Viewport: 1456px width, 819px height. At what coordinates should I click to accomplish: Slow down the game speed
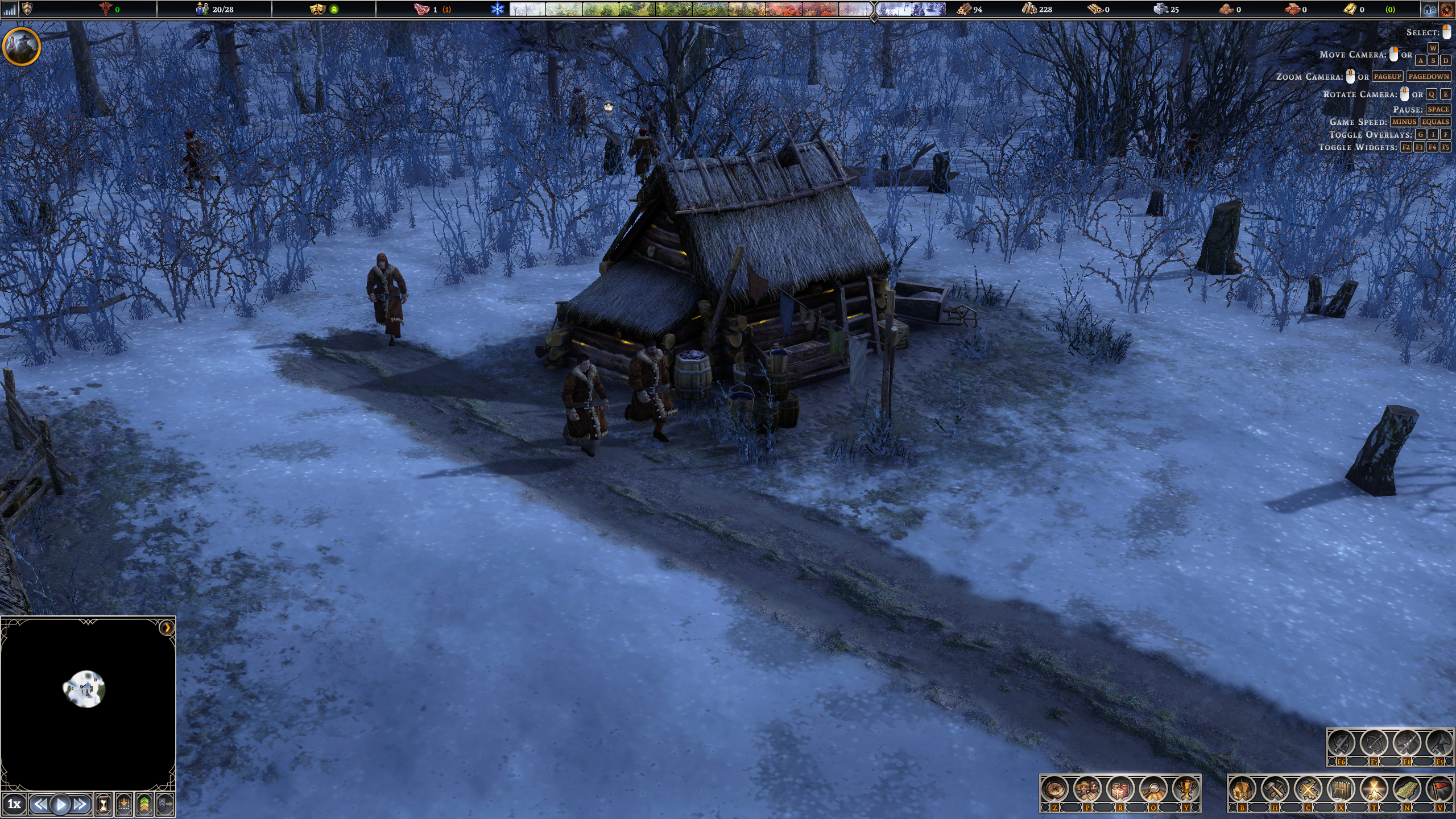pyautogui.click(x=40, y=804)
